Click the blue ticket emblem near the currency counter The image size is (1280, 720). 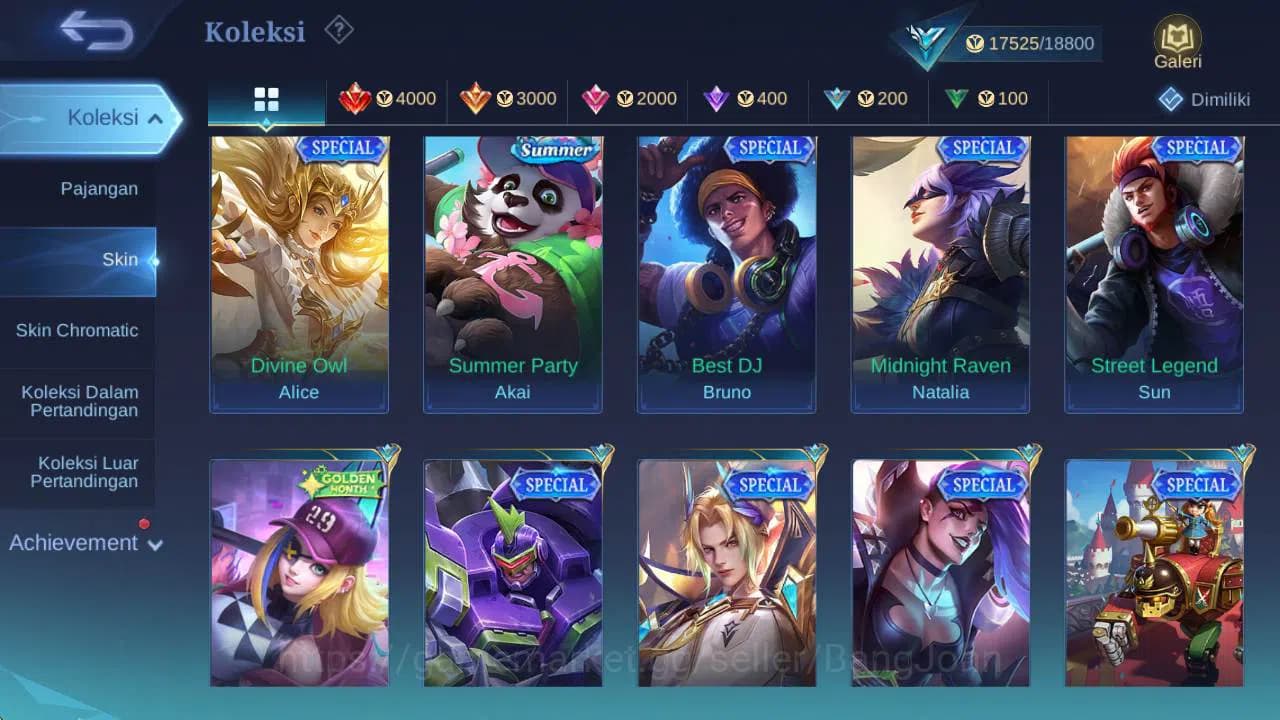(927, 40)
